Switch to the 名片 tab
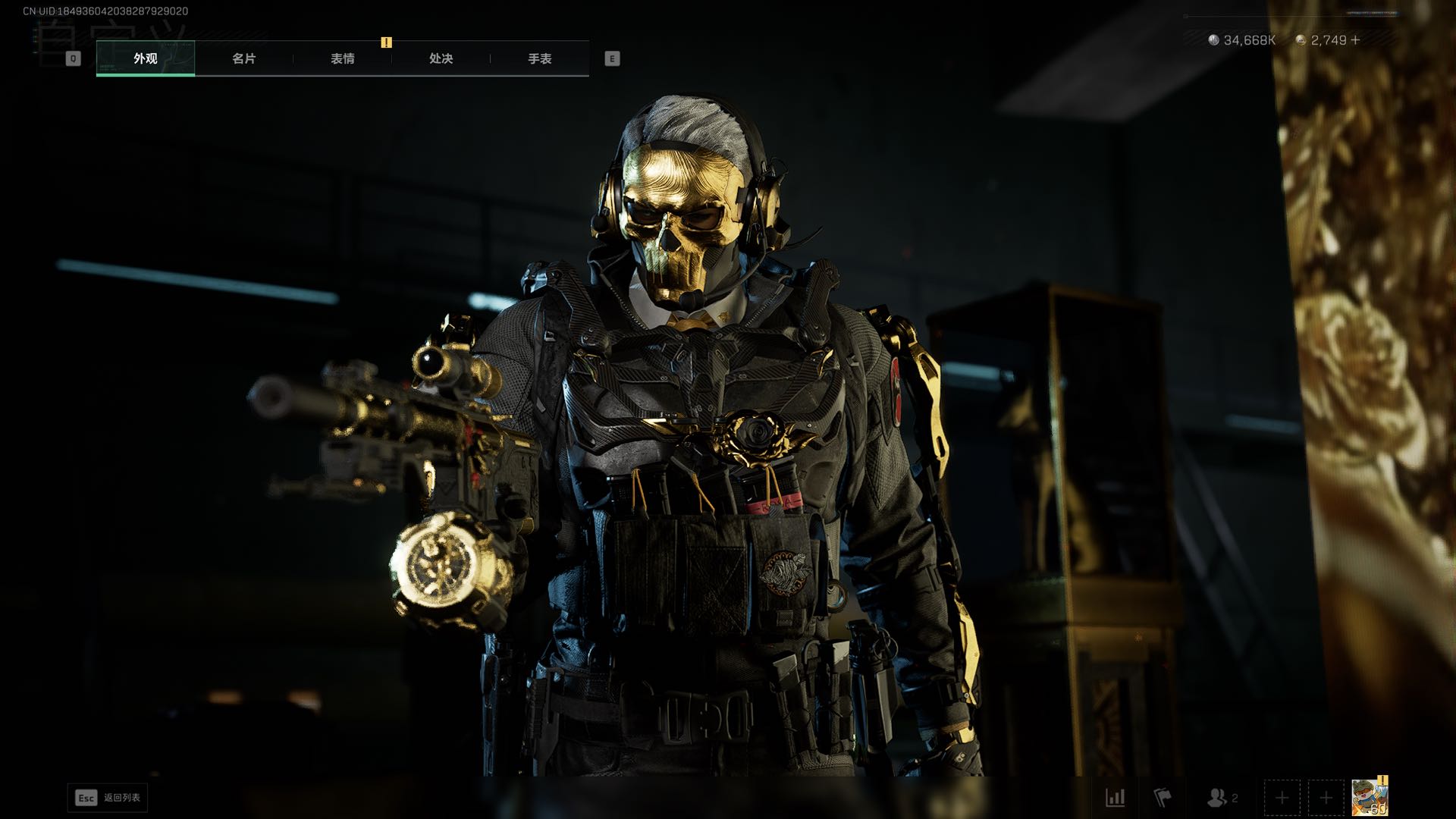1456x819 pixels. click(x=244, y=58)
